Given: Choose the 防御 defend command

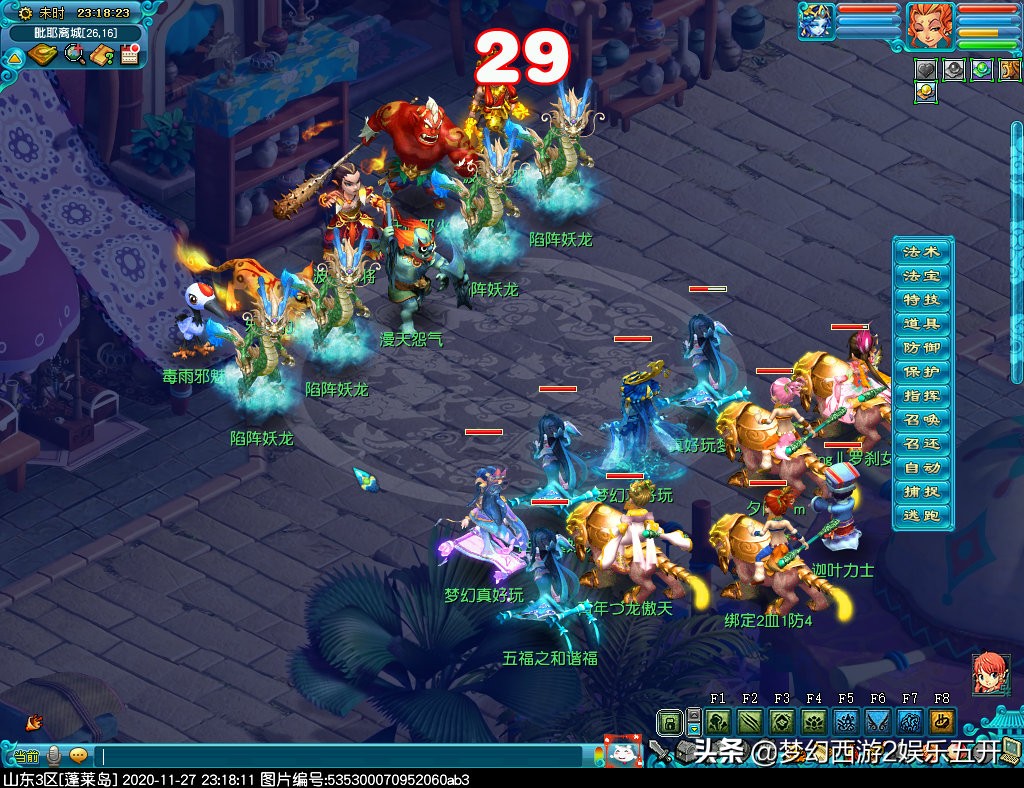Looking at the screenshot, I should coord(921,348).
